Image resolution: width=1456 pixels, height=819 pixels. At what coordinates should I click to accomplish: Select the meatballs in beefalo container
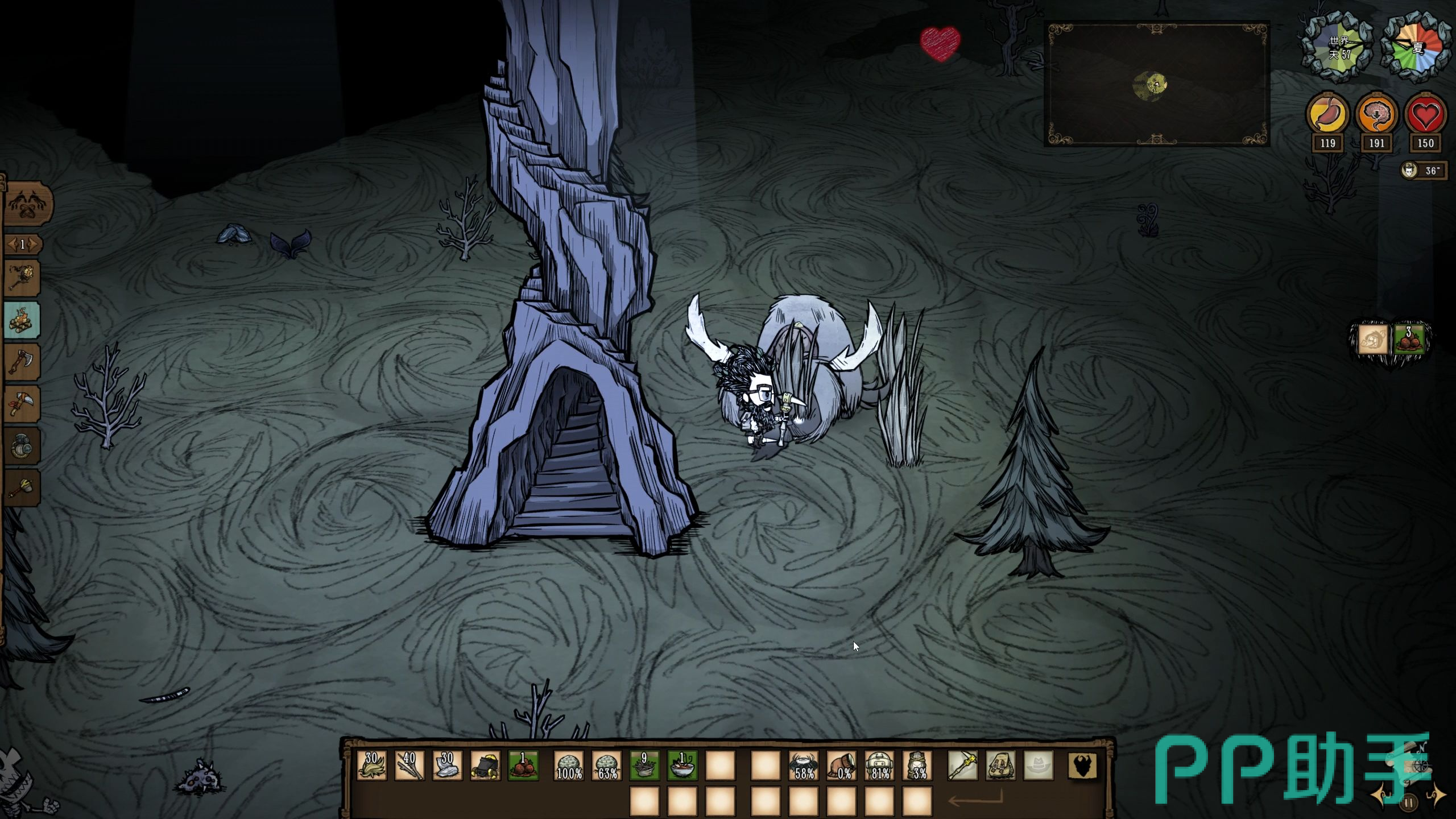(1409, 340)
